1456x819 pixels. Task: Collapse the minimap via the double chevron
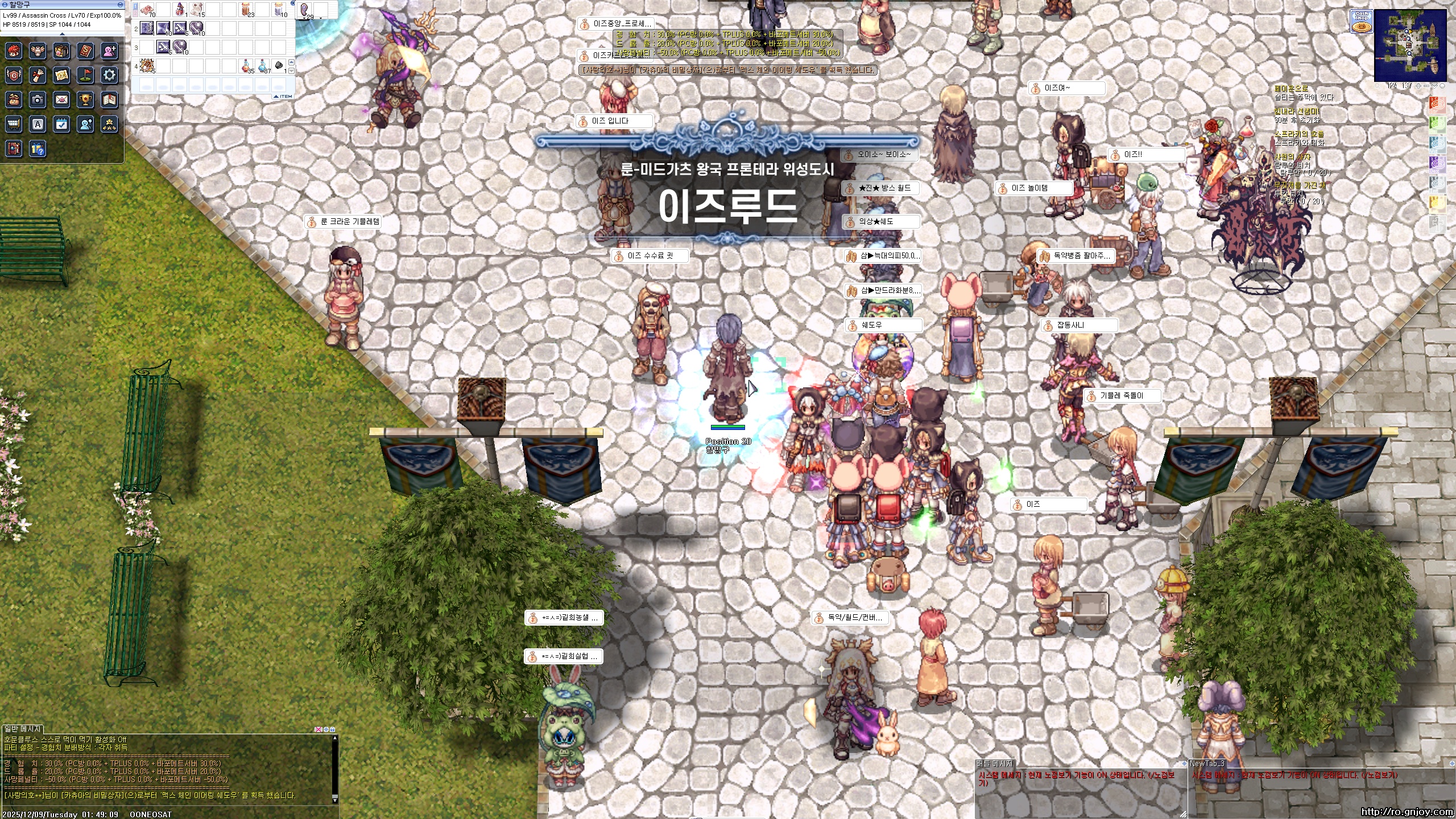click(1434, 86)
